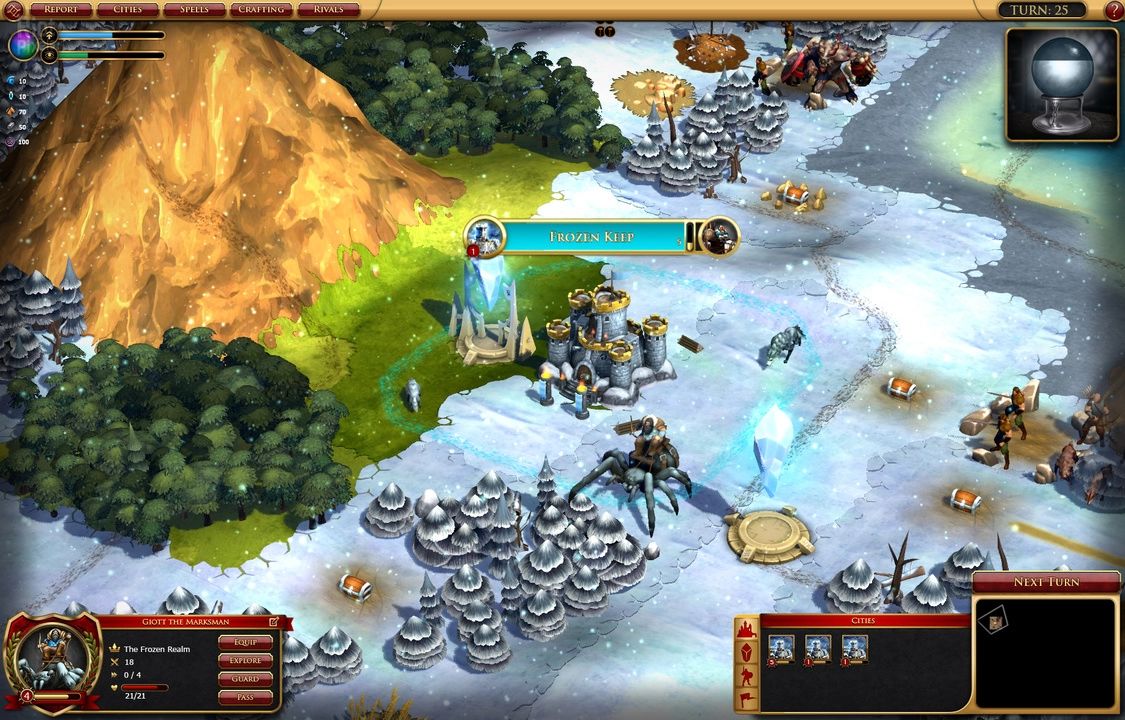Click the crystal ball orb panel

[1061, 84]
